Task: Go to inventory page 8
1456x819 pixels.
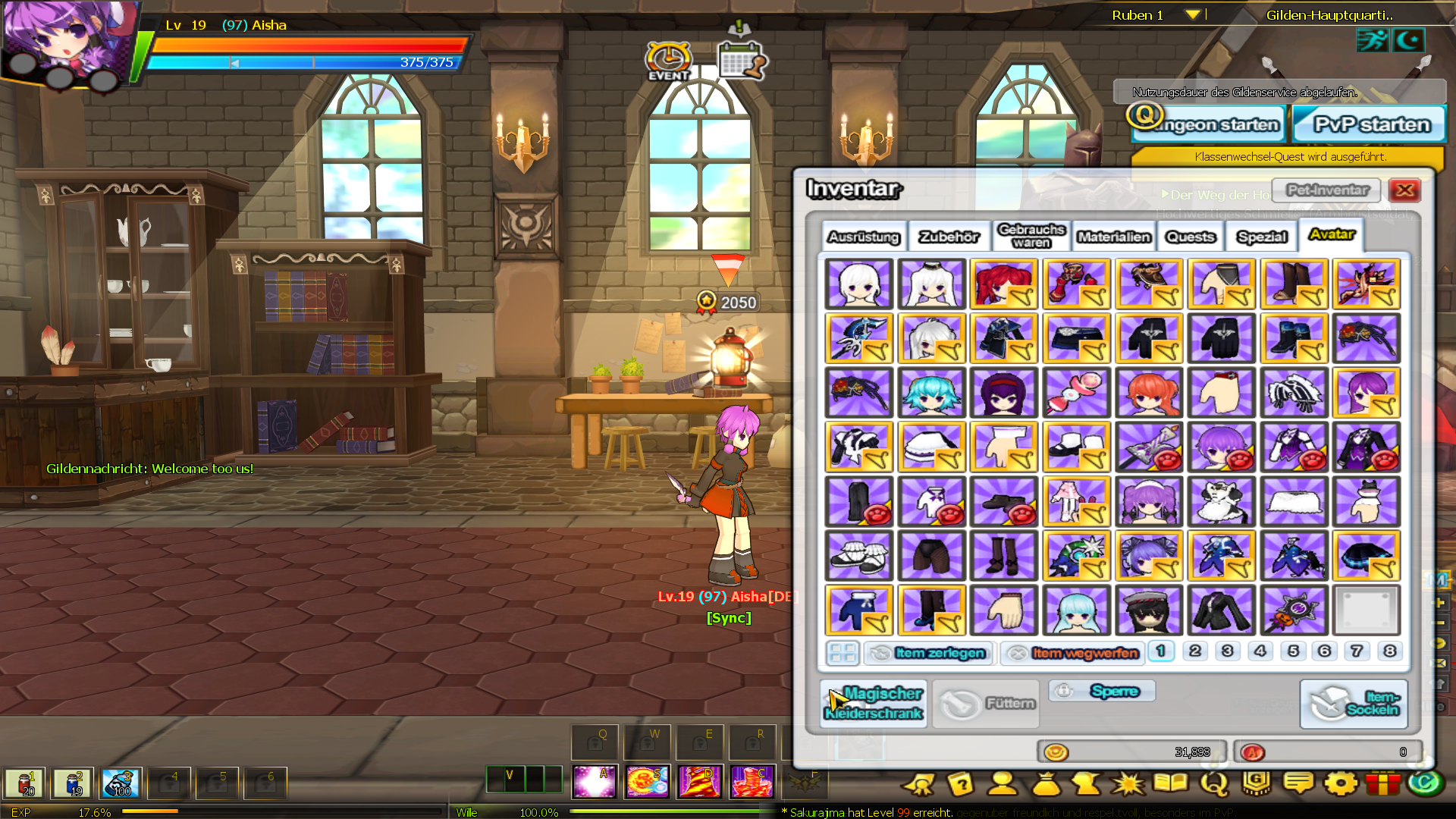Action: (x=1389, y=651)
